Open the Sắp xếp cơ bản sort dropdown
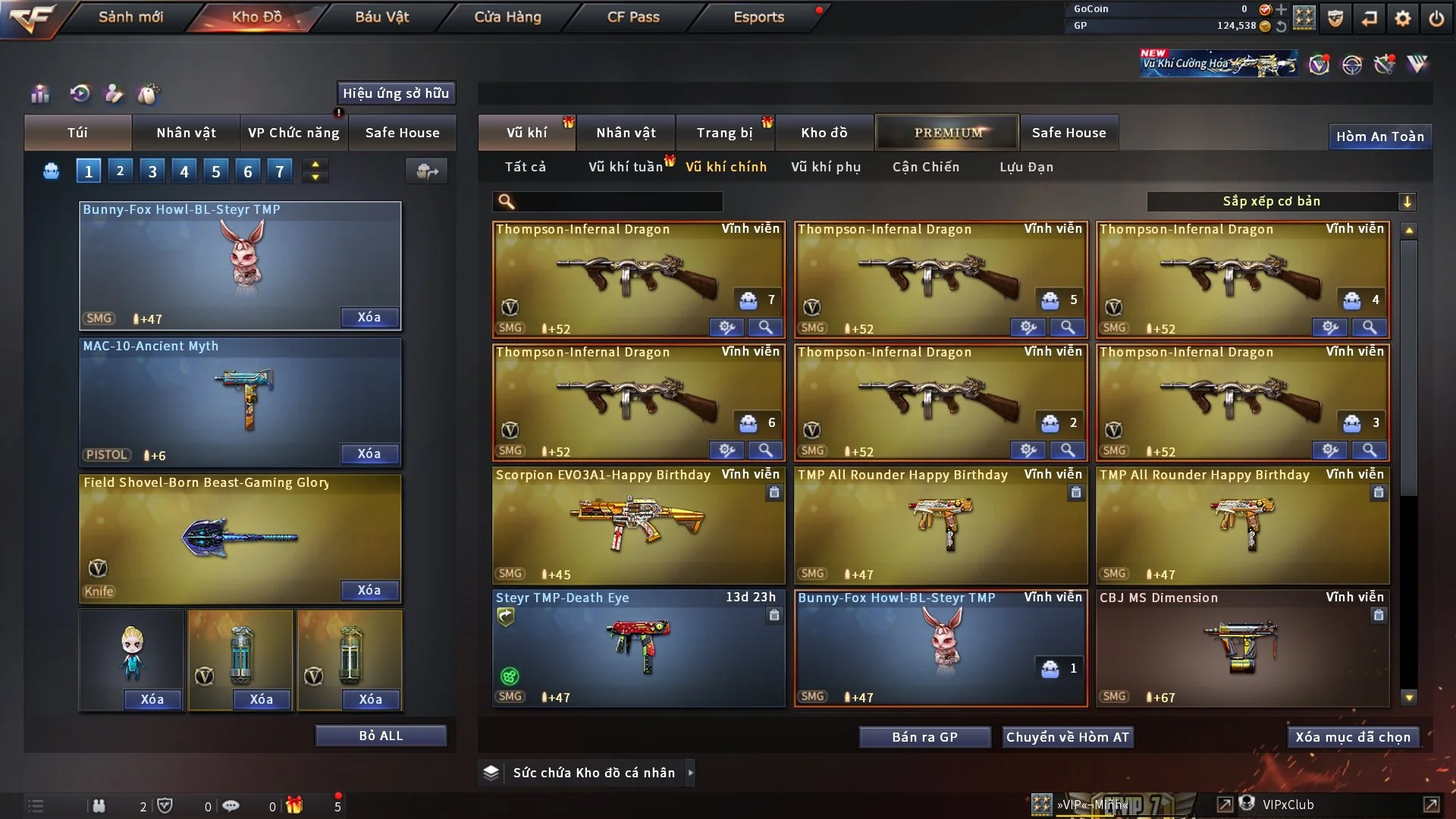 pos(1281,202)
